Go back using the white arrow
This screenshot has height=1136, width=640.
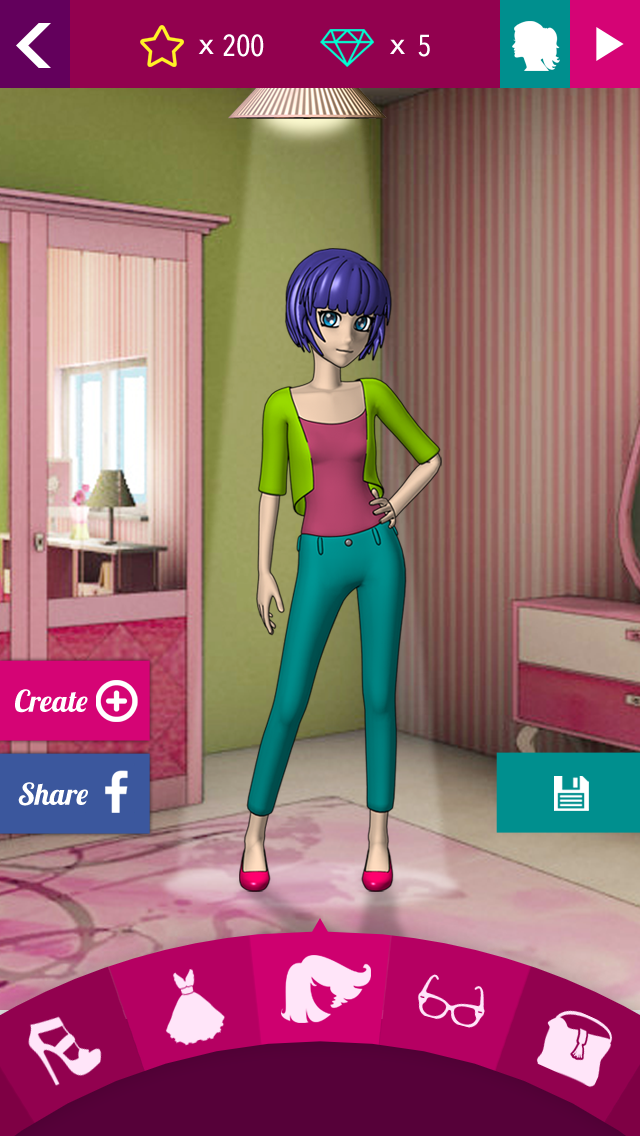34,44
